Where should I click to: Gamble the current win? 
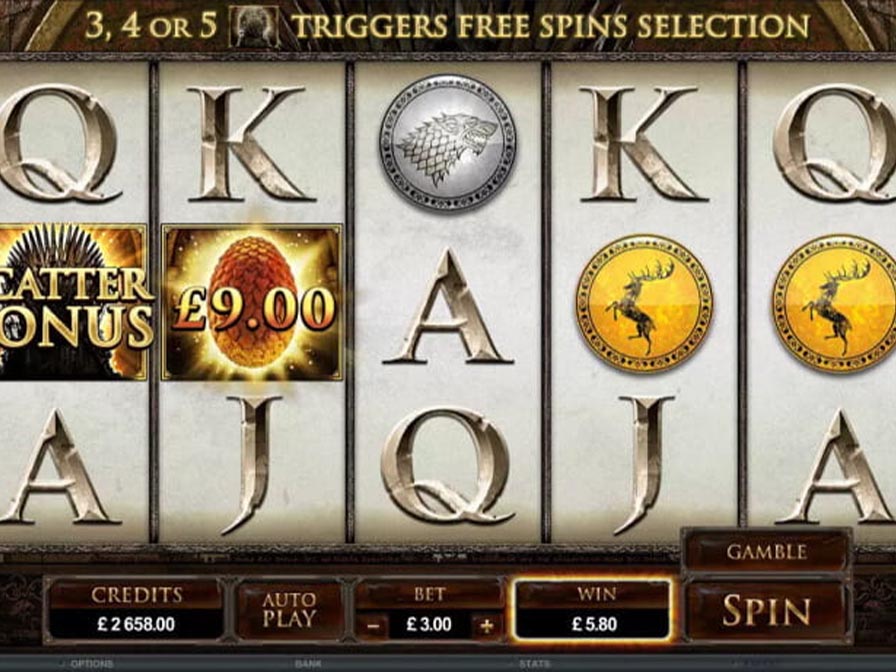tap(766, 551)
